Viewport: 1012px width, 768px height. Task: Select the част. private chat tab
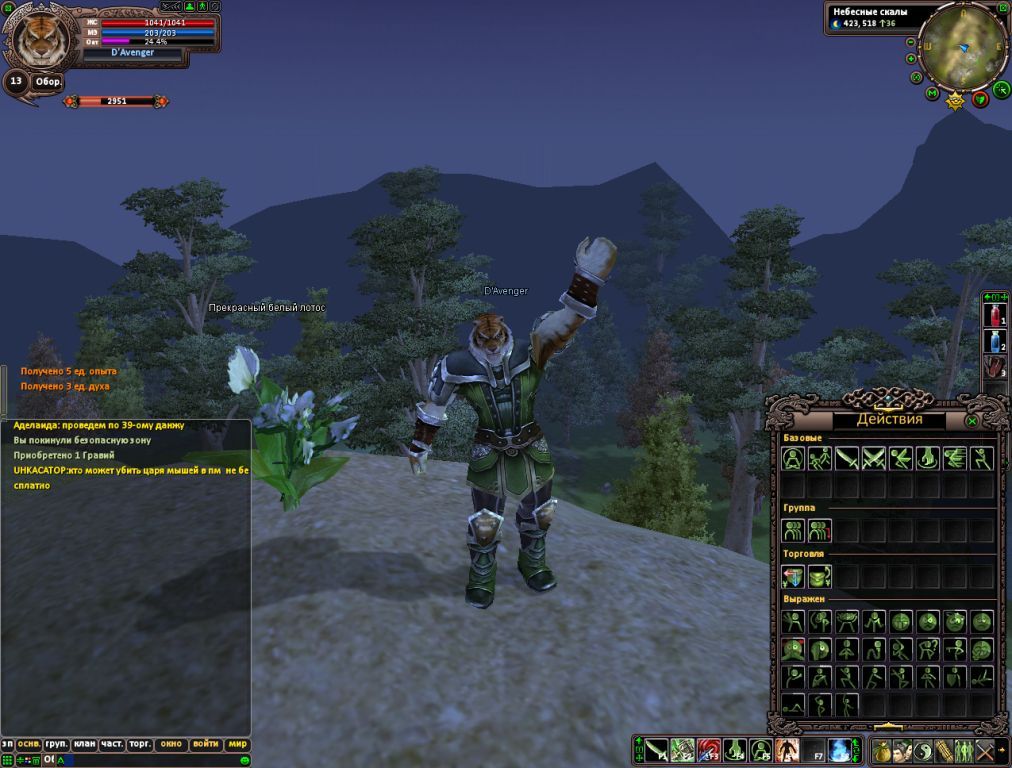click(112, 744)
